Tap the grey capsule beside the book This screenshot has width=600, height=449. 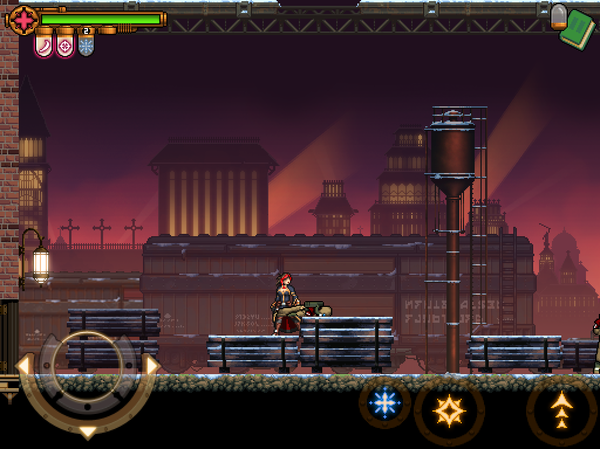pos(558,14)
